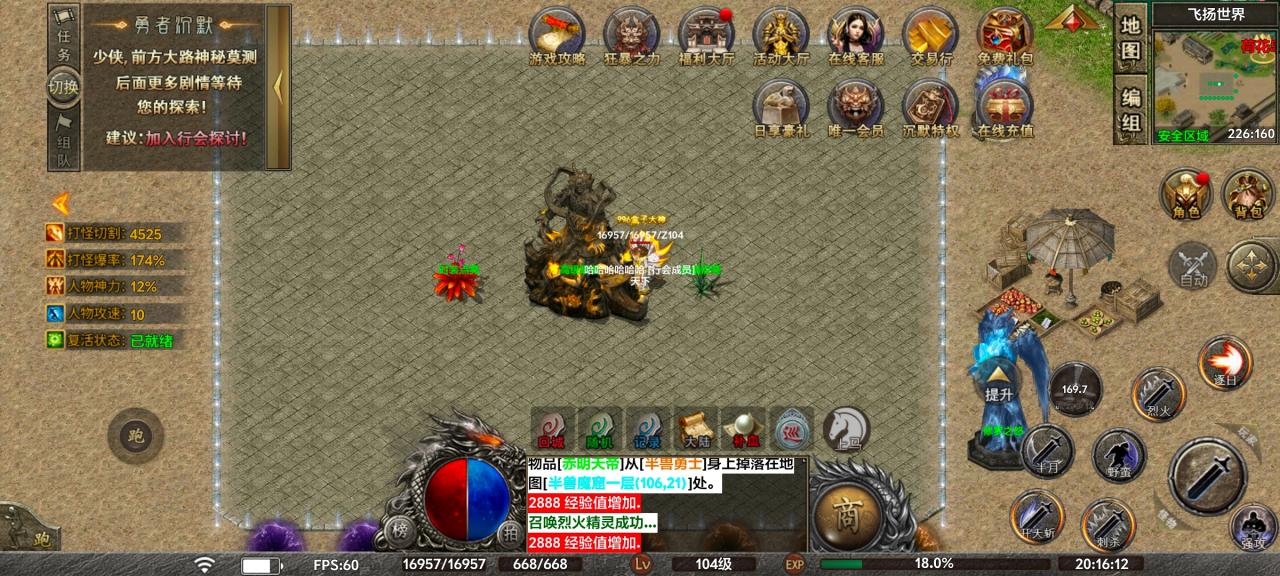
Task: Contact 在线客服 online support
Action: point(856,34)
